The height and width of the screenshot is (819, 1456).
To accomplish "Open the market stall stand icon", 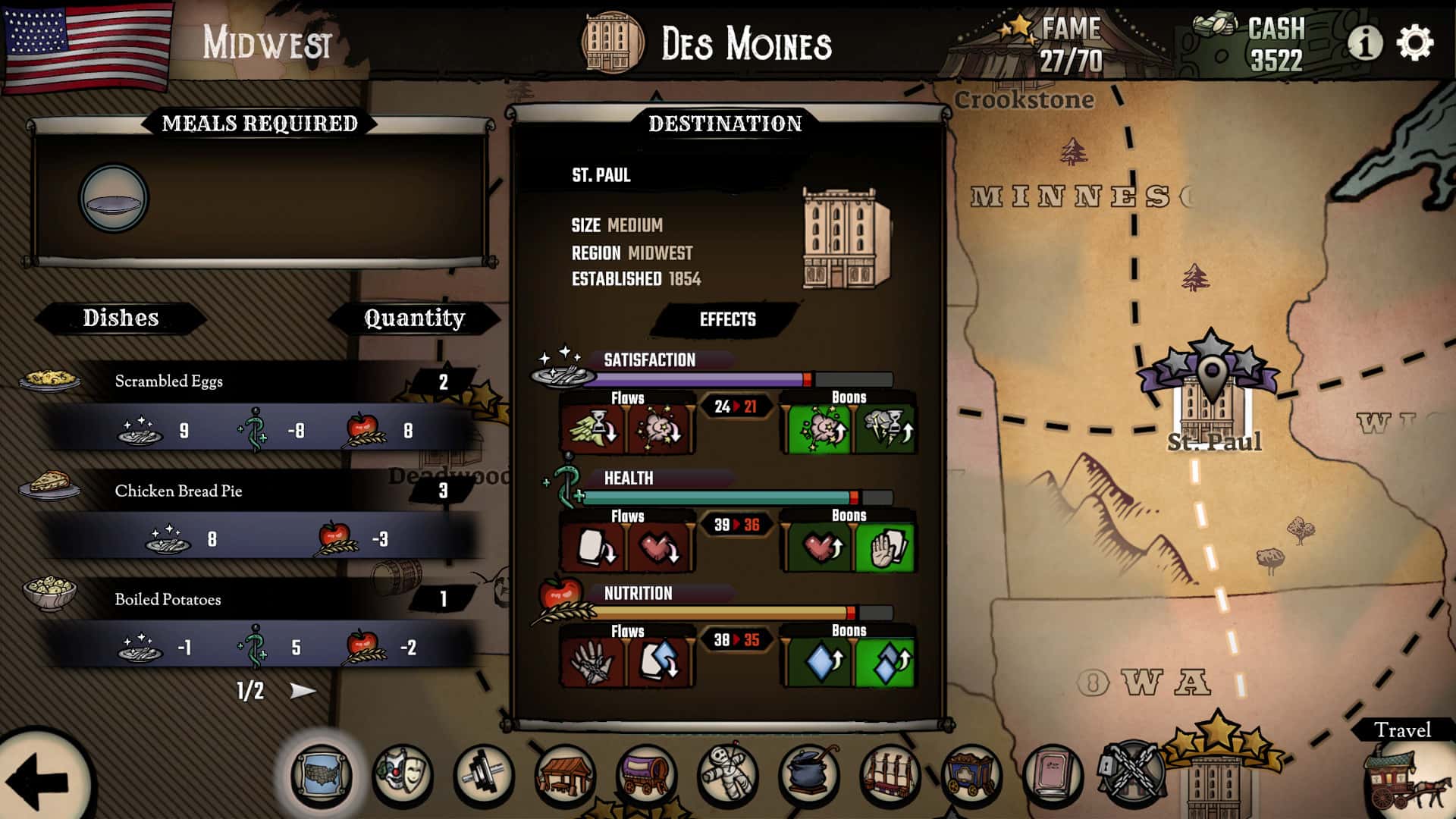I will [565, 777].
